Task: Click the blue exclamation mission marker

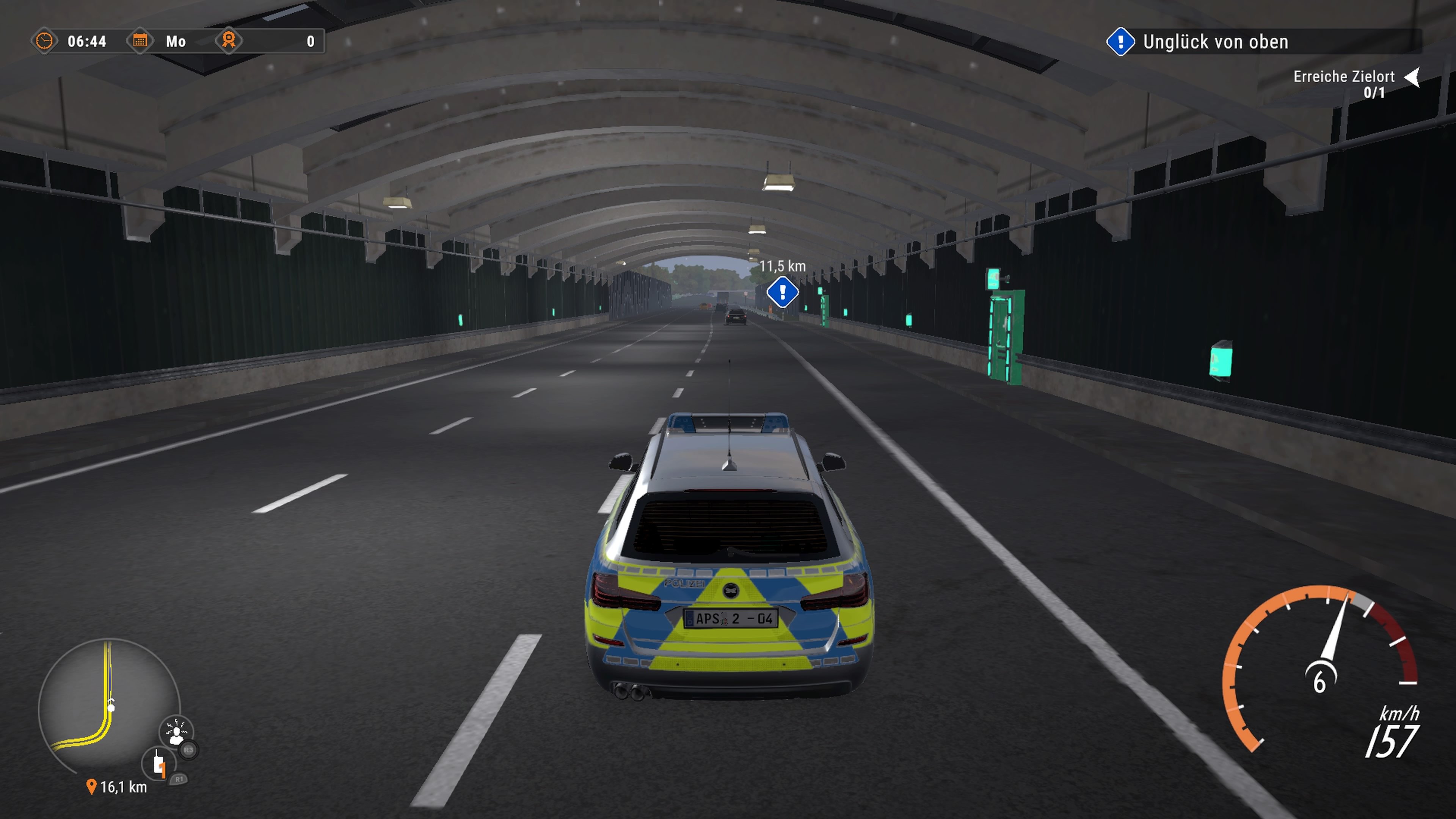Action: coord(783,292)
